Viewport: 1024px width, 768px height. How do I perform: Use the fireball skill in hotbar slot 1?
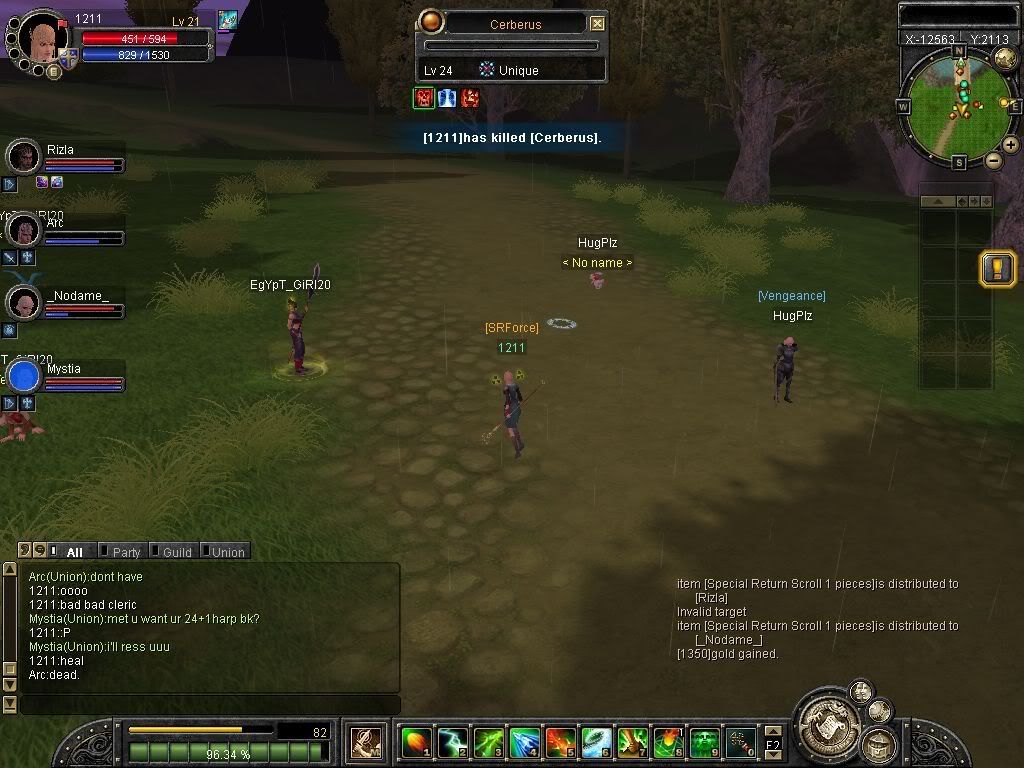click(415, 742)
